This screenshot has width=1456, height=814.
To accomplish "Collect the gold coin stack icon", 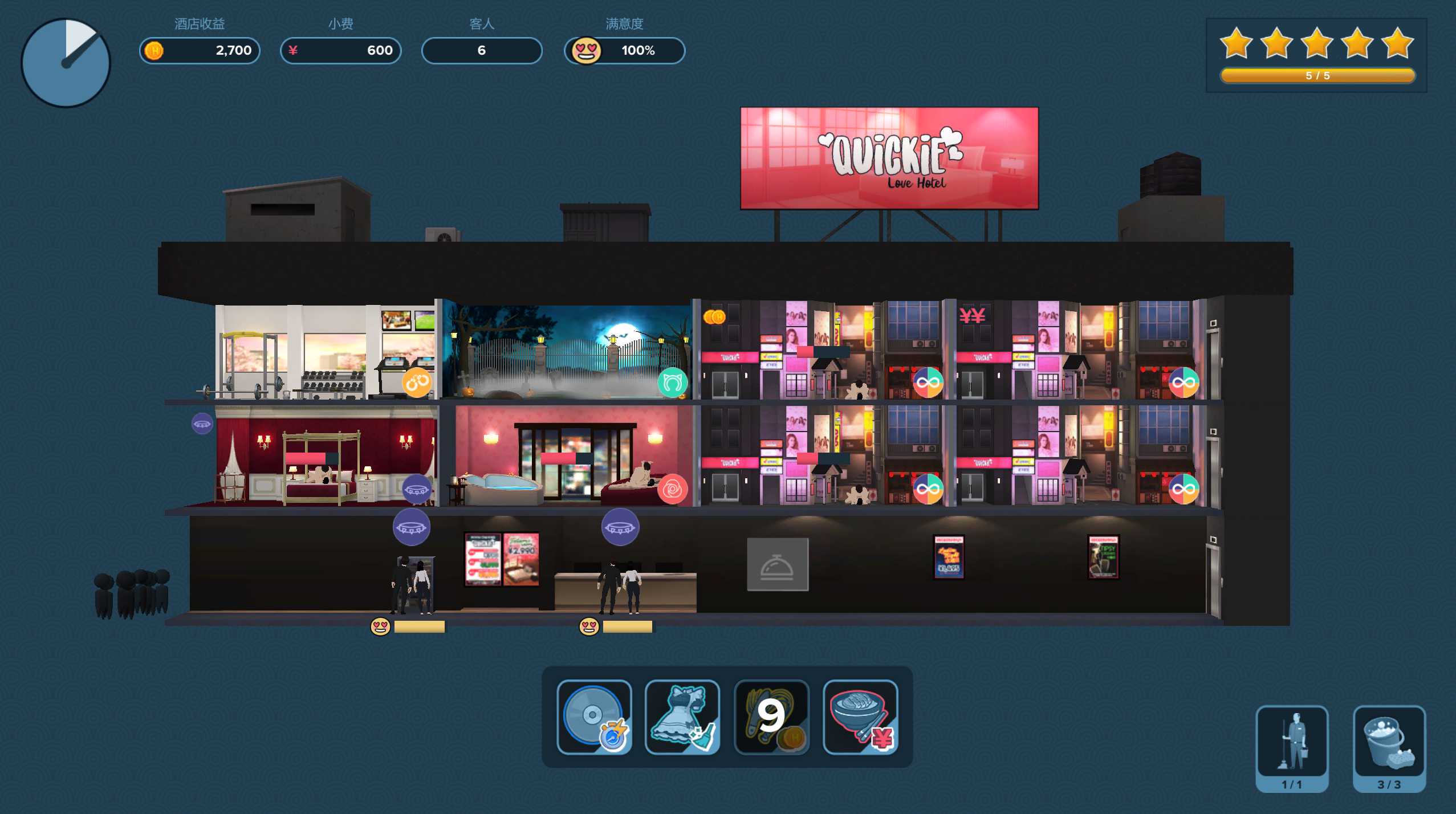I will (x=714, y=317).
